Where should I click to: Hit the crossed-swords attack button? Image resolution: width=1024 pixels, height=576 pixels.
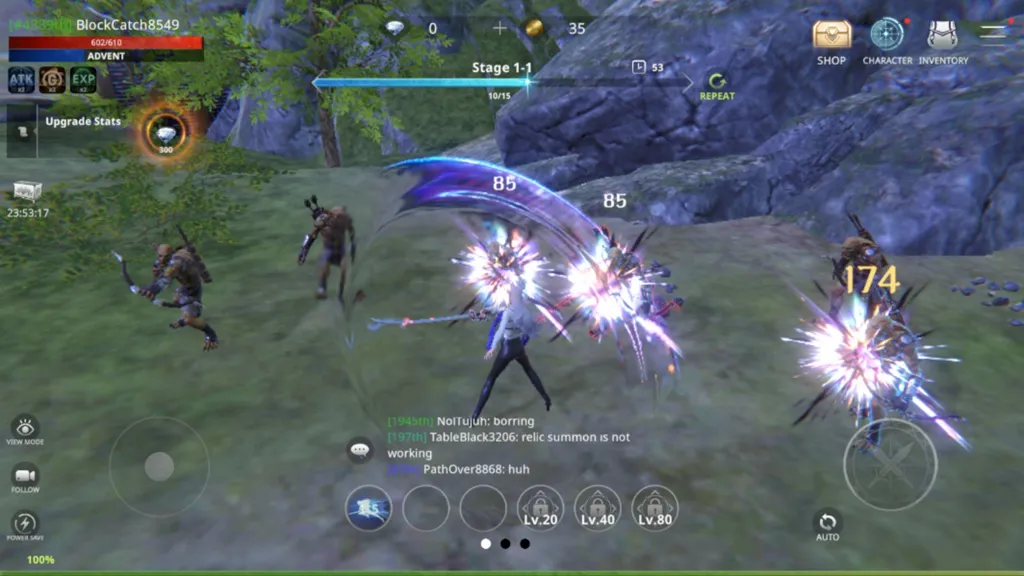[x=889, y=464]
